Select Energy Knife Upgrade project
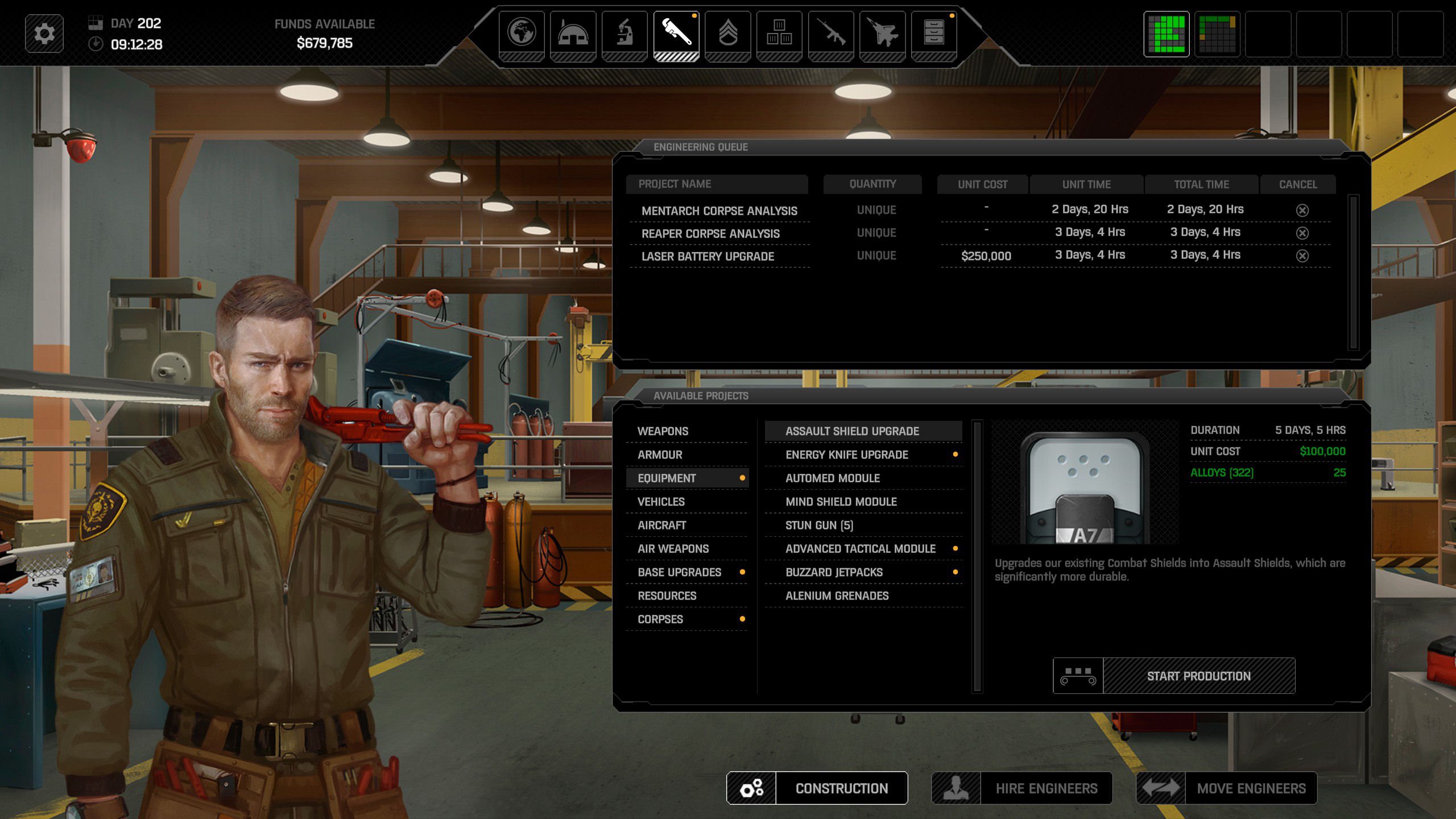The height and width of the screenshot is (819, 1456). tap(847, 454)
